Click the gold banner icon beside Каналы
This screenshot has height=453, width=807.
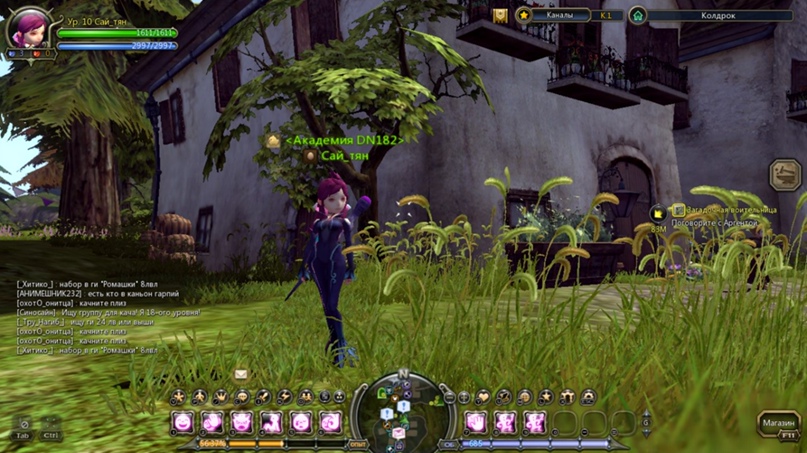tap(500, 16)
